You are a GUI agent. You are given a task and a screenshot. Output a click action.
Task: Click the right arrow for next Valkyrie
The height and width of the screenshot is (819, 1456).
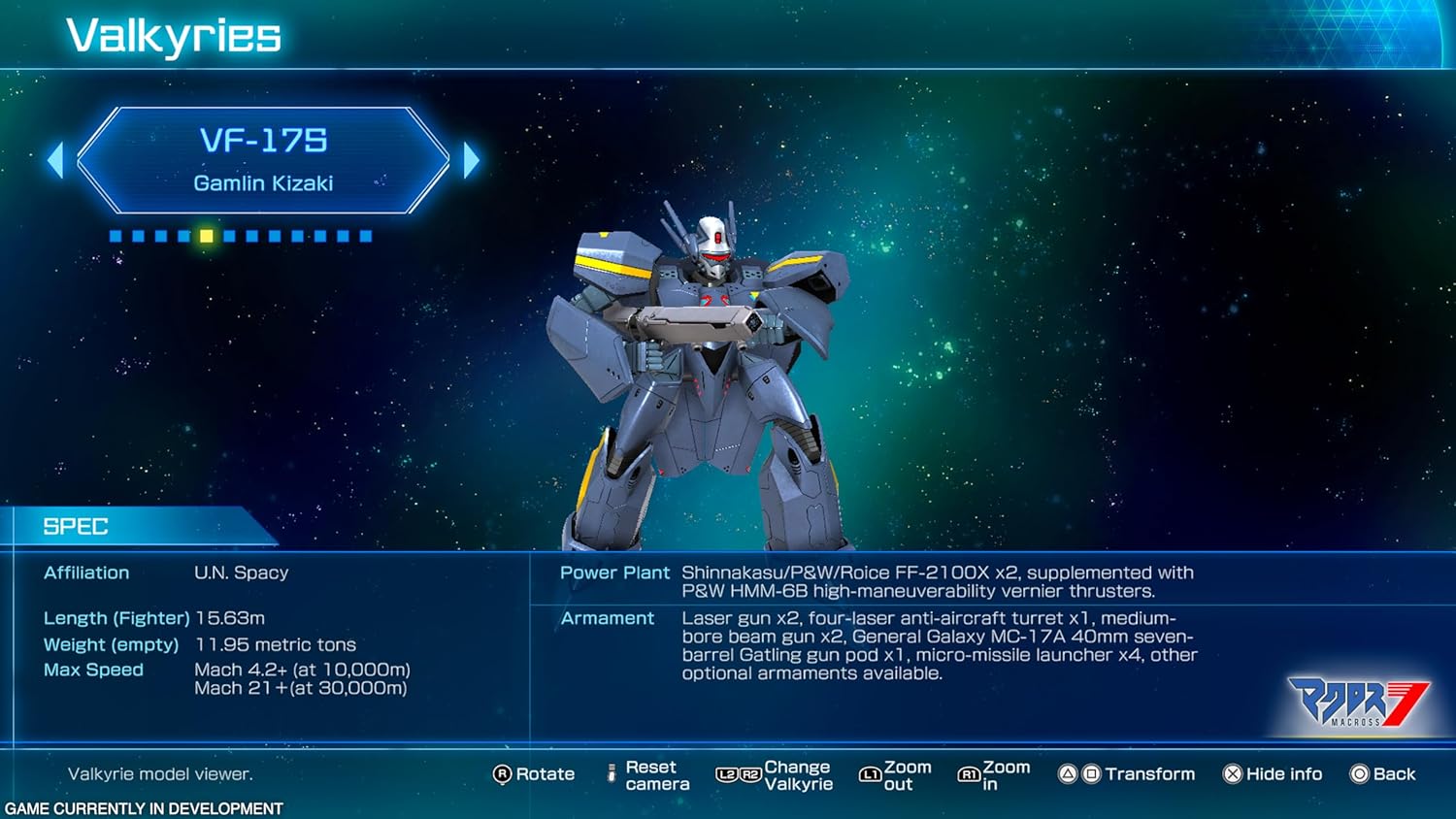coord(471,158)
